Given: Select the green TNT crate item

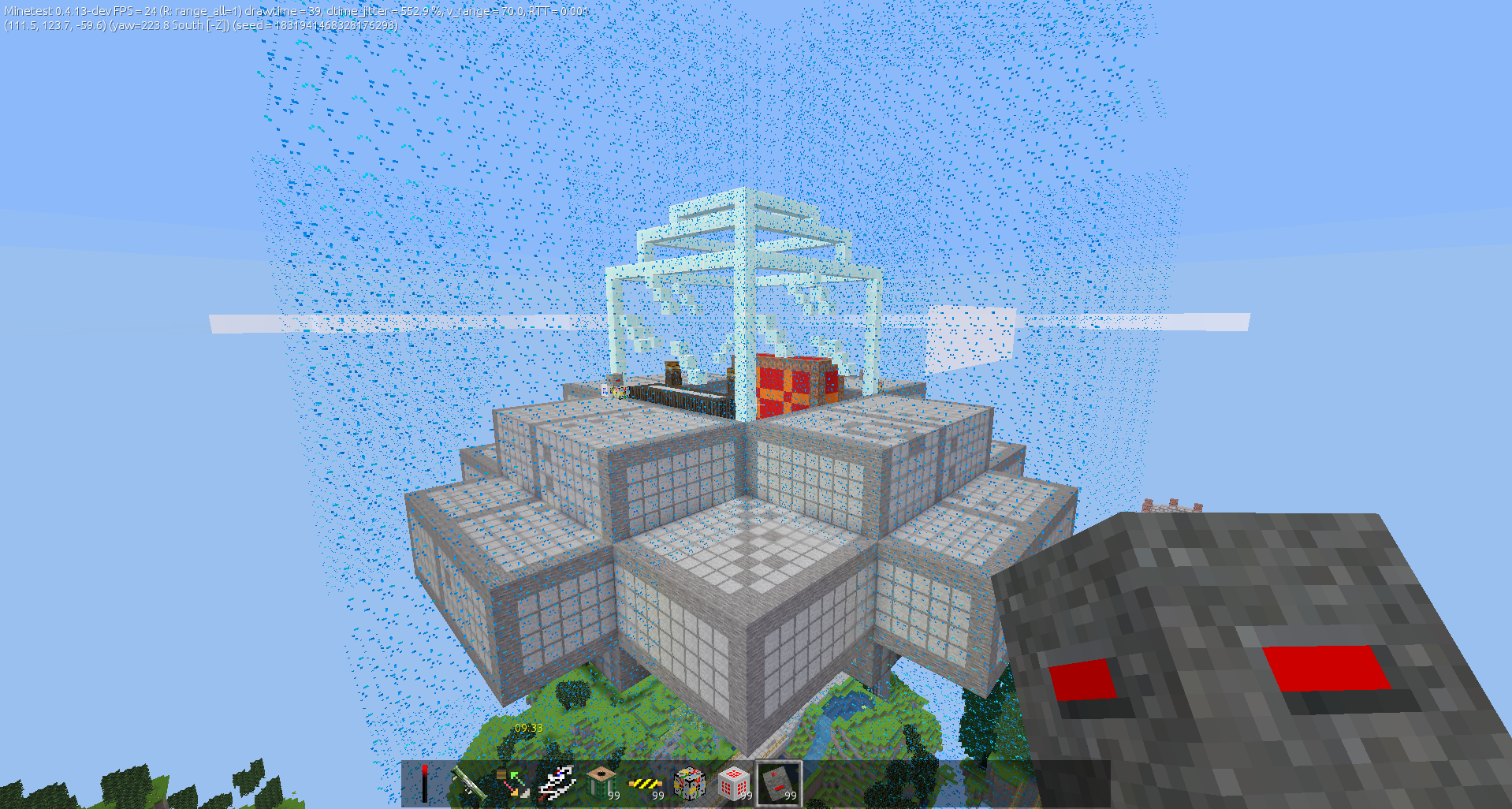Looking at the screenshot, I should tap(601, 782).
